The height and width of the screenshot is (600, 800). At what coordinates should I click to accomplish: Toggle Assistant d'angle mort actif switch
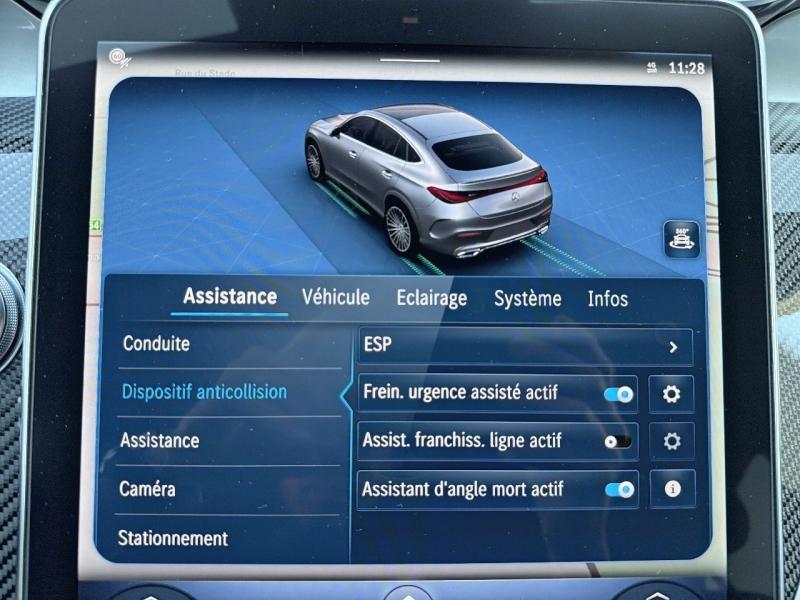click(x=619, y=489)
